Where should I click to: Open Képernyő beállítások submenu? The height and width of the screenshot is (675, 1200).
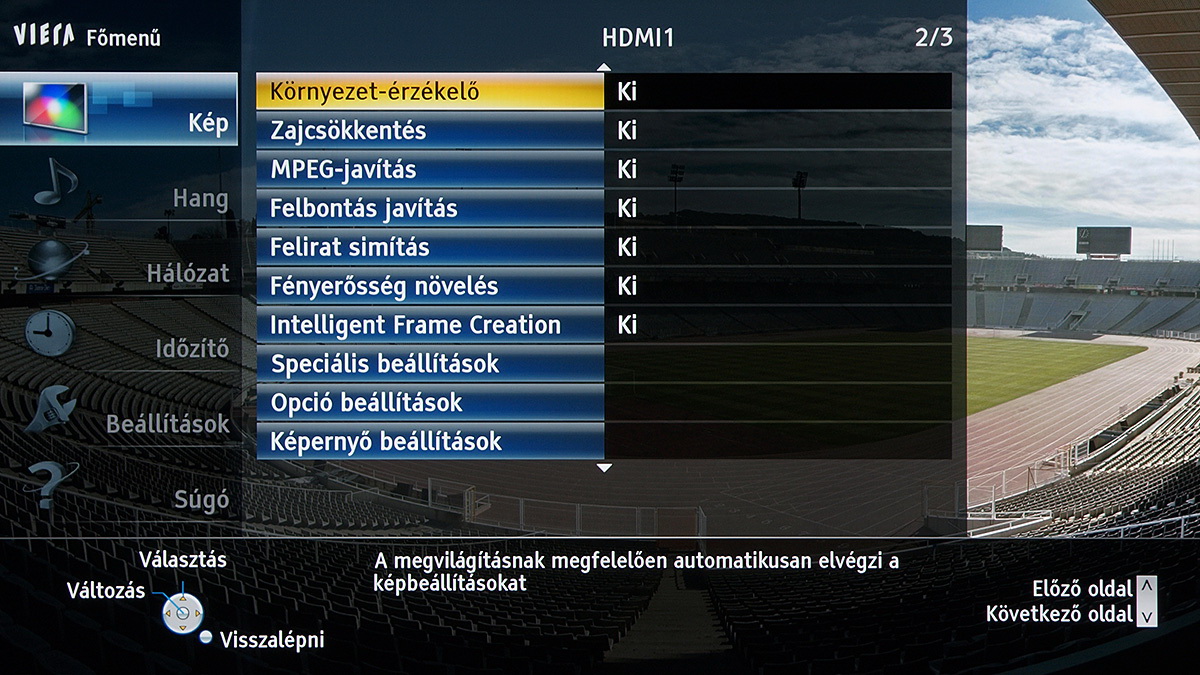[430, 441]
